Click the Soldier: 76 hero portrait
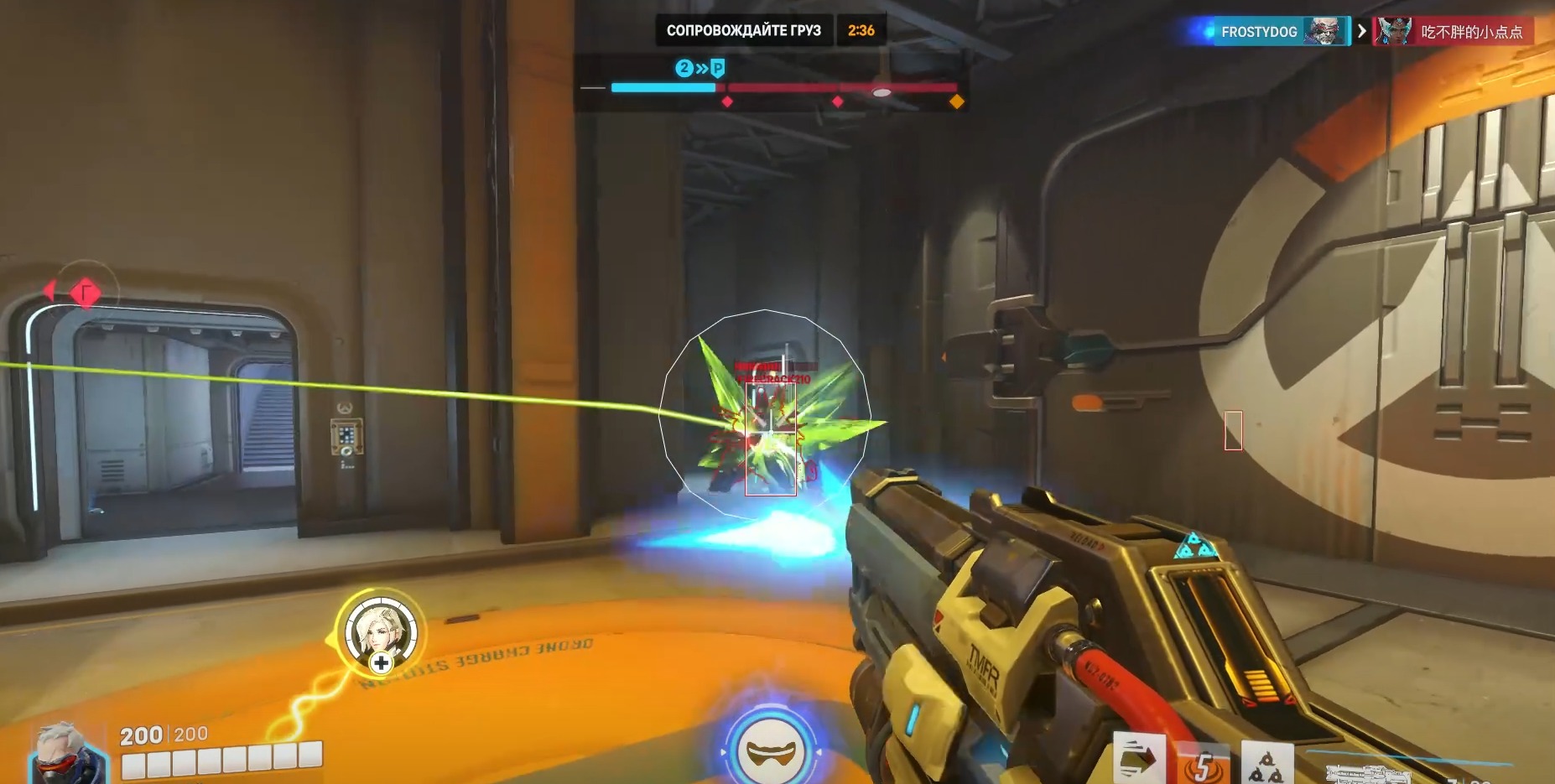The image size is (1555, 784). point(70,755)
